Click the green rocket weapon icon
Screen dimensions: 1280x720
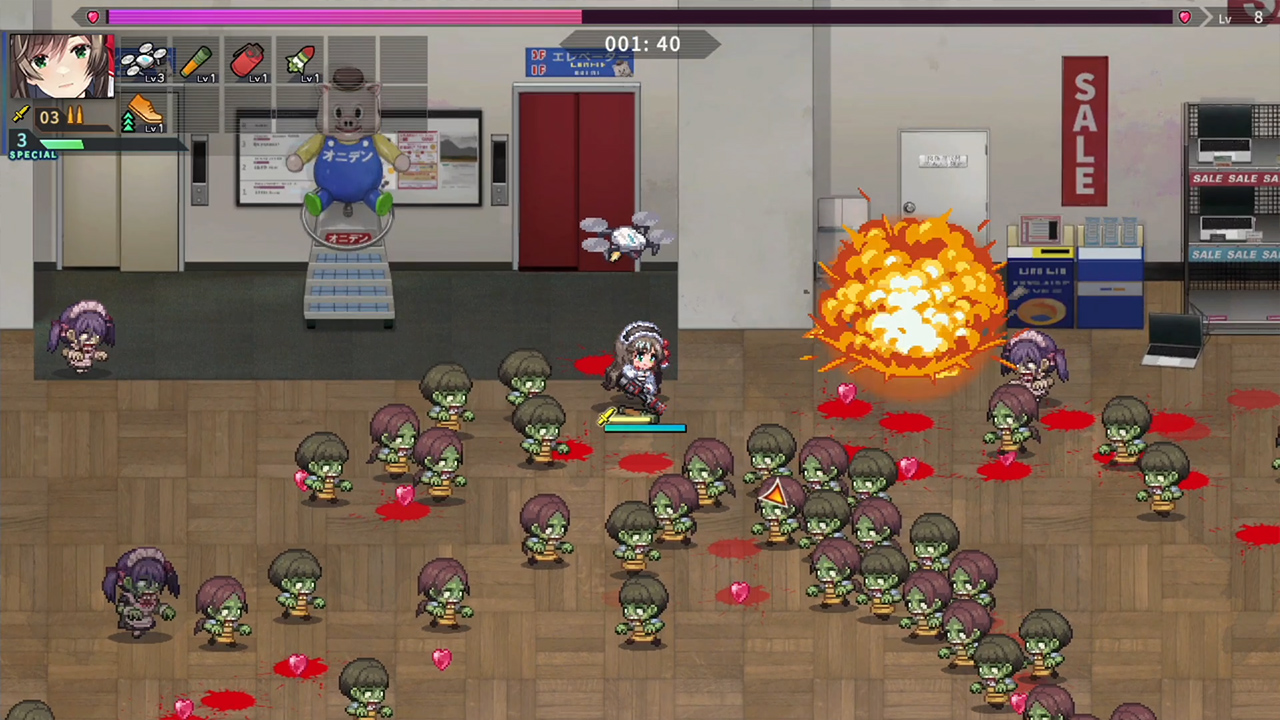[x=302, y=60]
